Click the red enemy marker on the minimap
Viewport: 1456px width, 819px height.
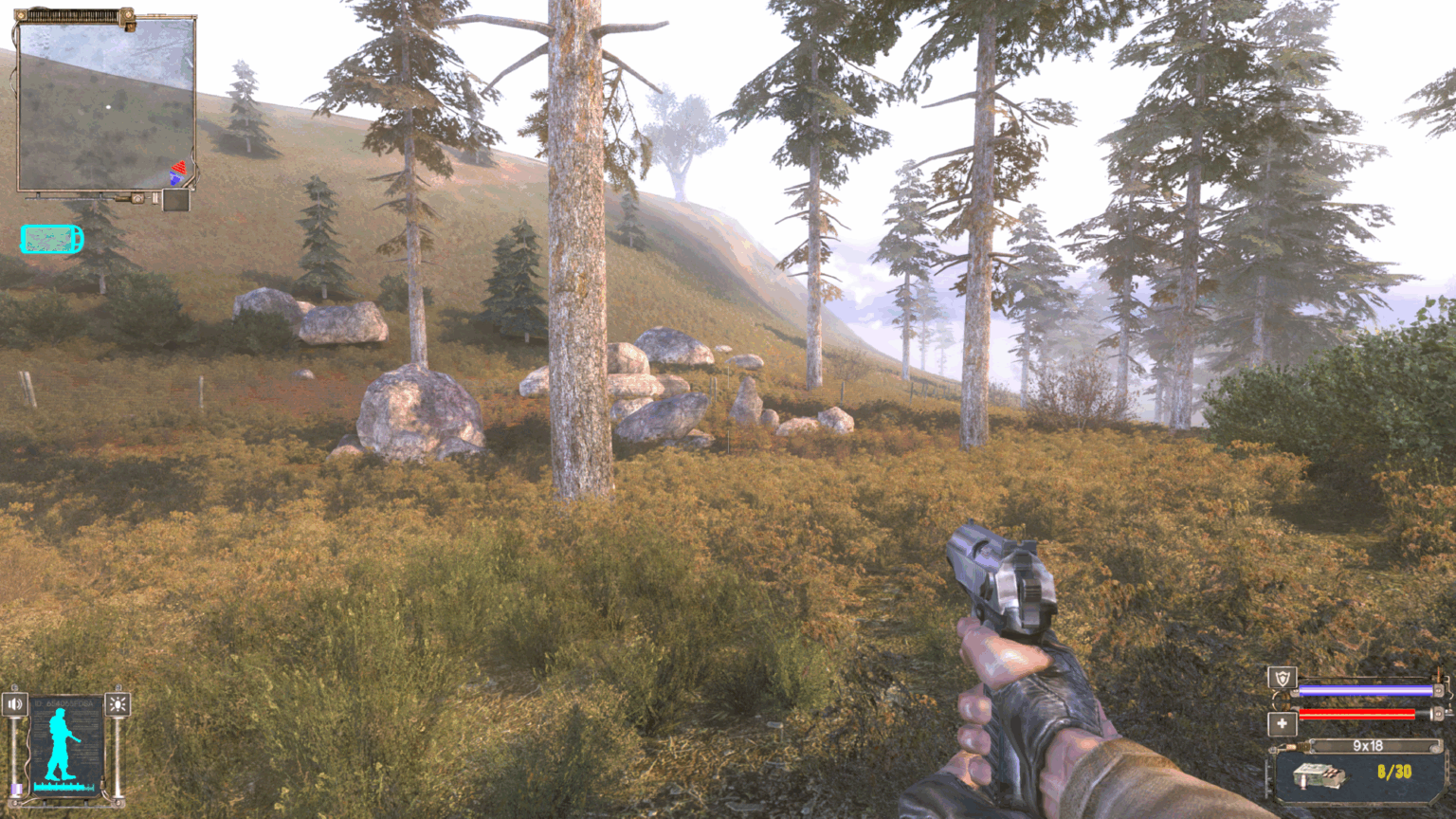181,168
